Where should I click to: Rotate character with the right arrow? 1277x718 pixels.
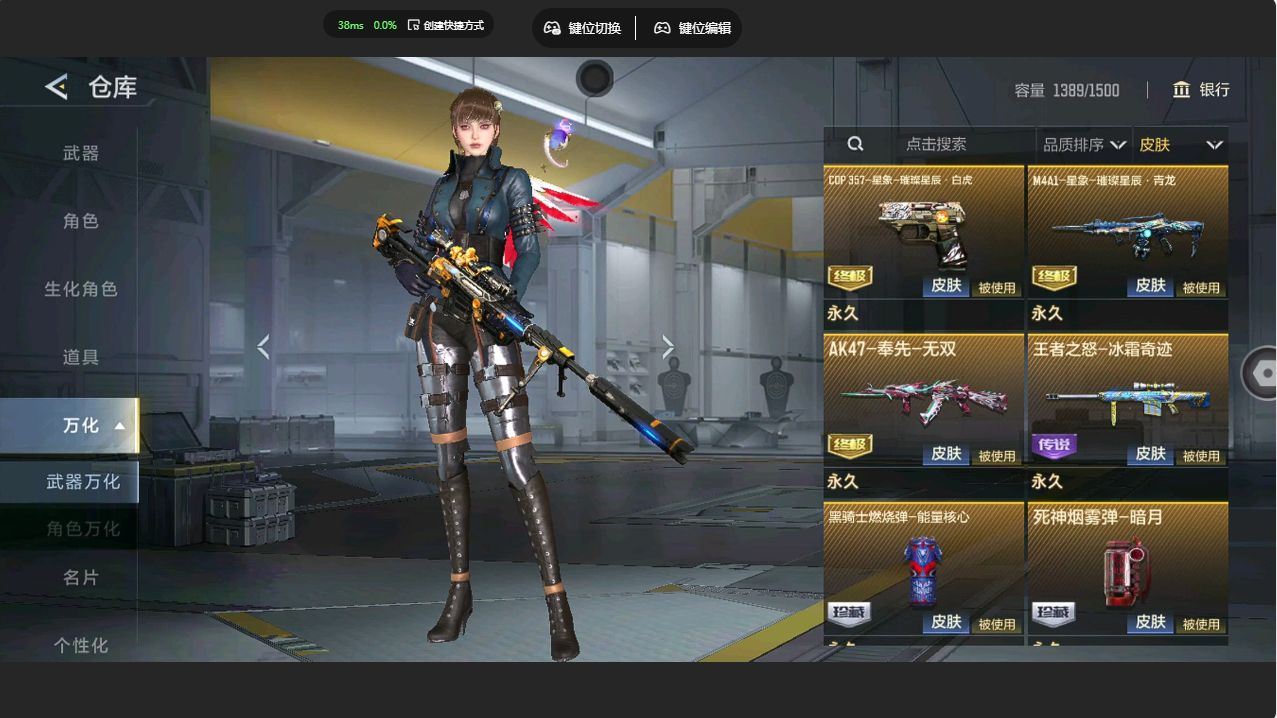click(x=668, y=347)
